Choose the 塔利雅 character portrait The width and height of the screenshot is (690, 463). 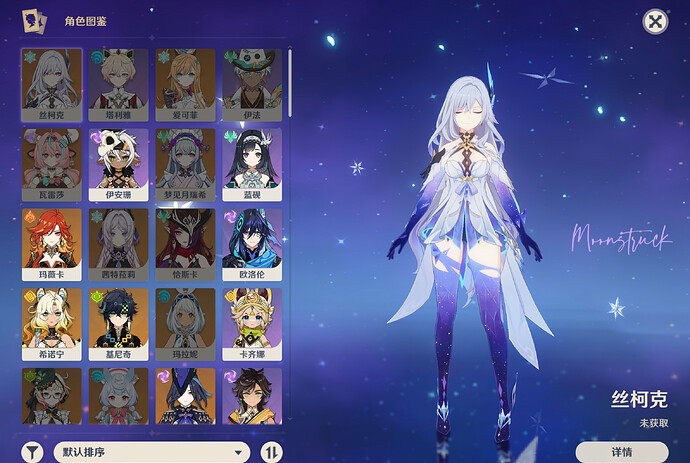(118, 83)
